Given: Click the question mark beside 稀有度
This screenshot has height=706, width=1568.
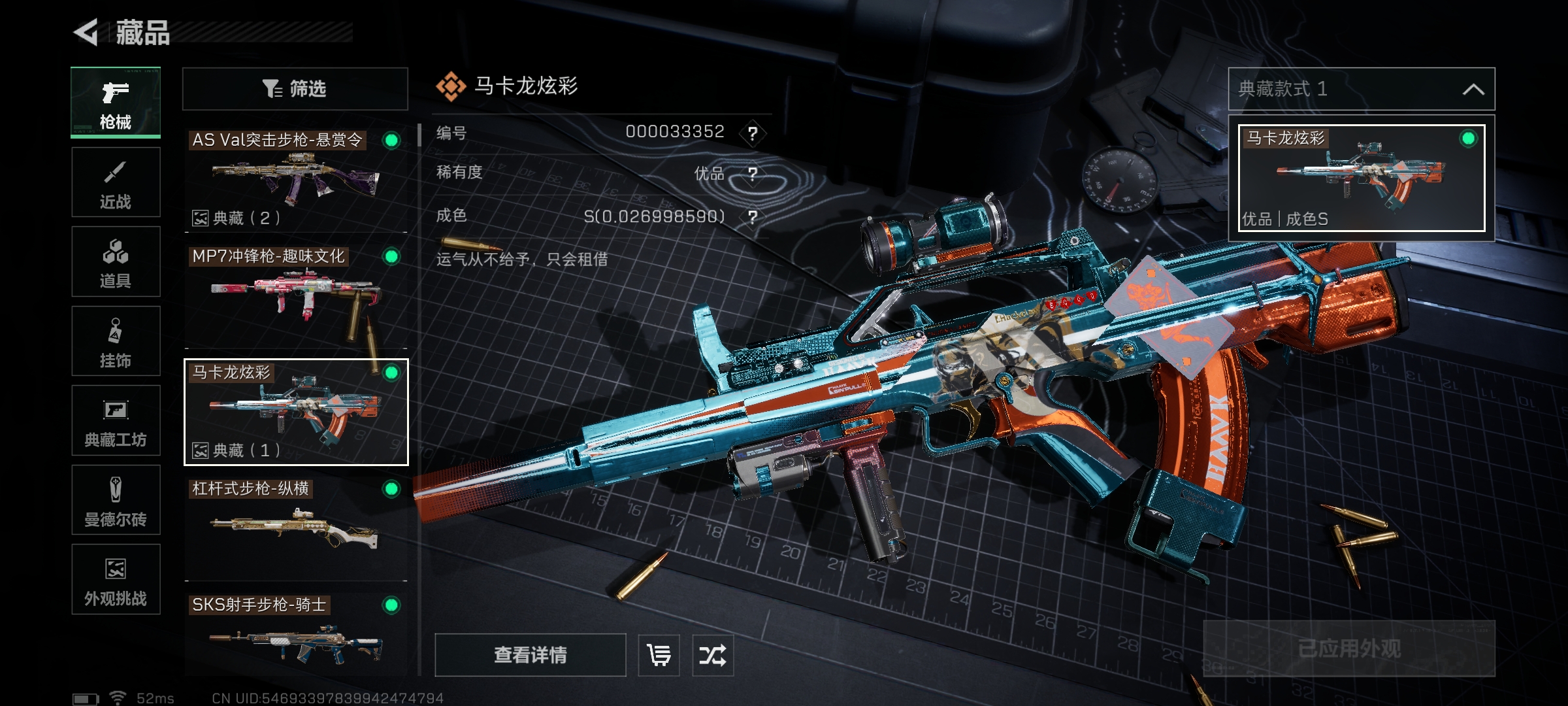Looking at the screenshot, I should [x=753, y=174].
